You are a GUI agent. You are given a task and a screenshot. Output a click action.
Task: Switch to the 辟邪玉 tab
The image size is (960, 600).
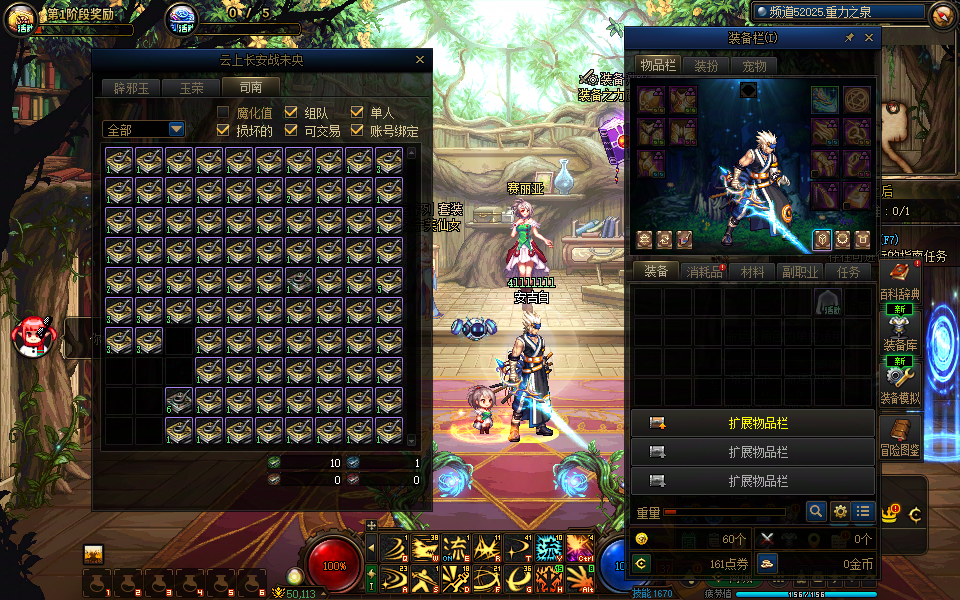pyautogui.click(x=131, y=88)
